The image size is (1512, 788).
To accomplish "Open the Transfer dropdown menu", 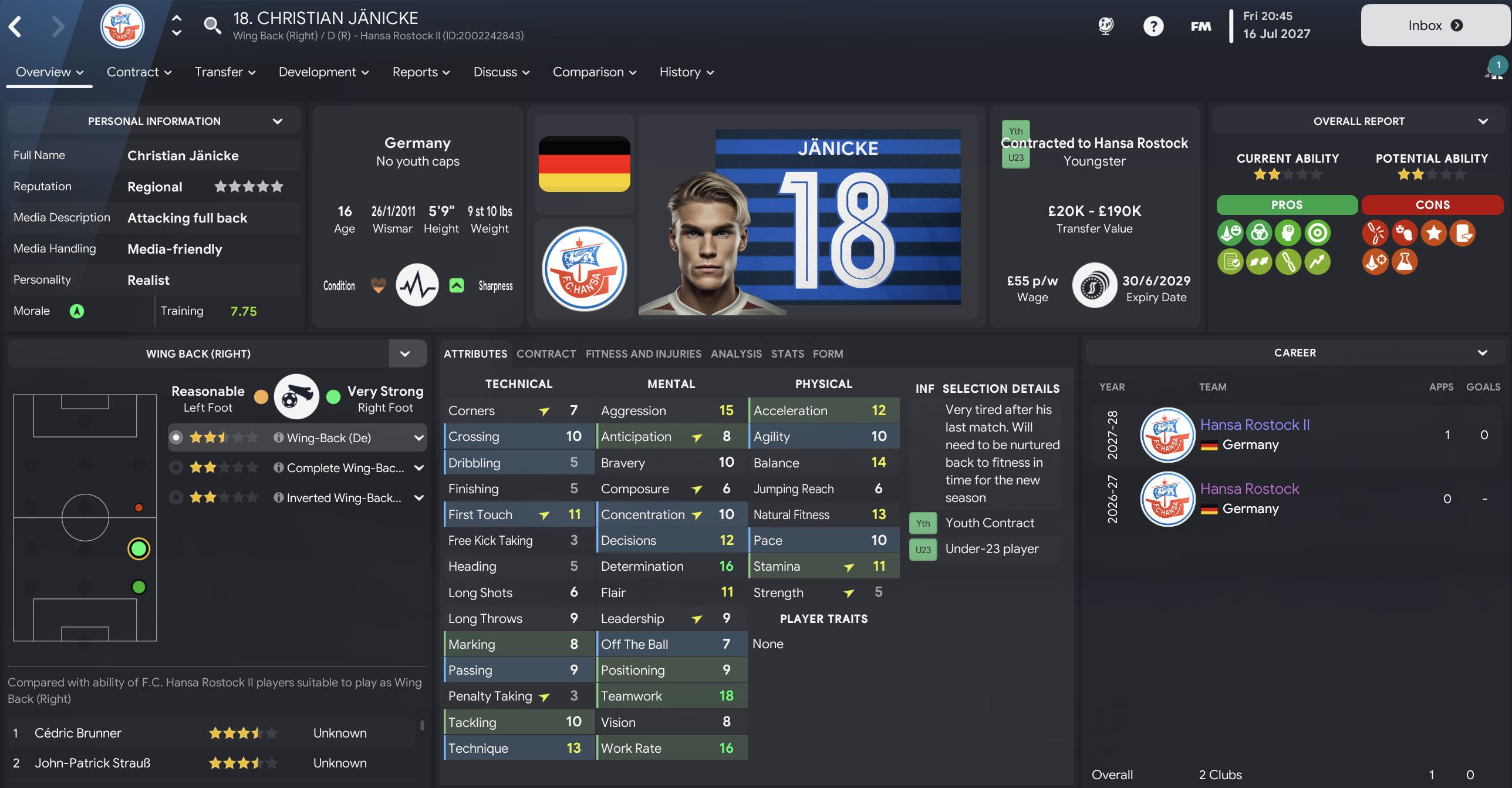I will (225, 72).
